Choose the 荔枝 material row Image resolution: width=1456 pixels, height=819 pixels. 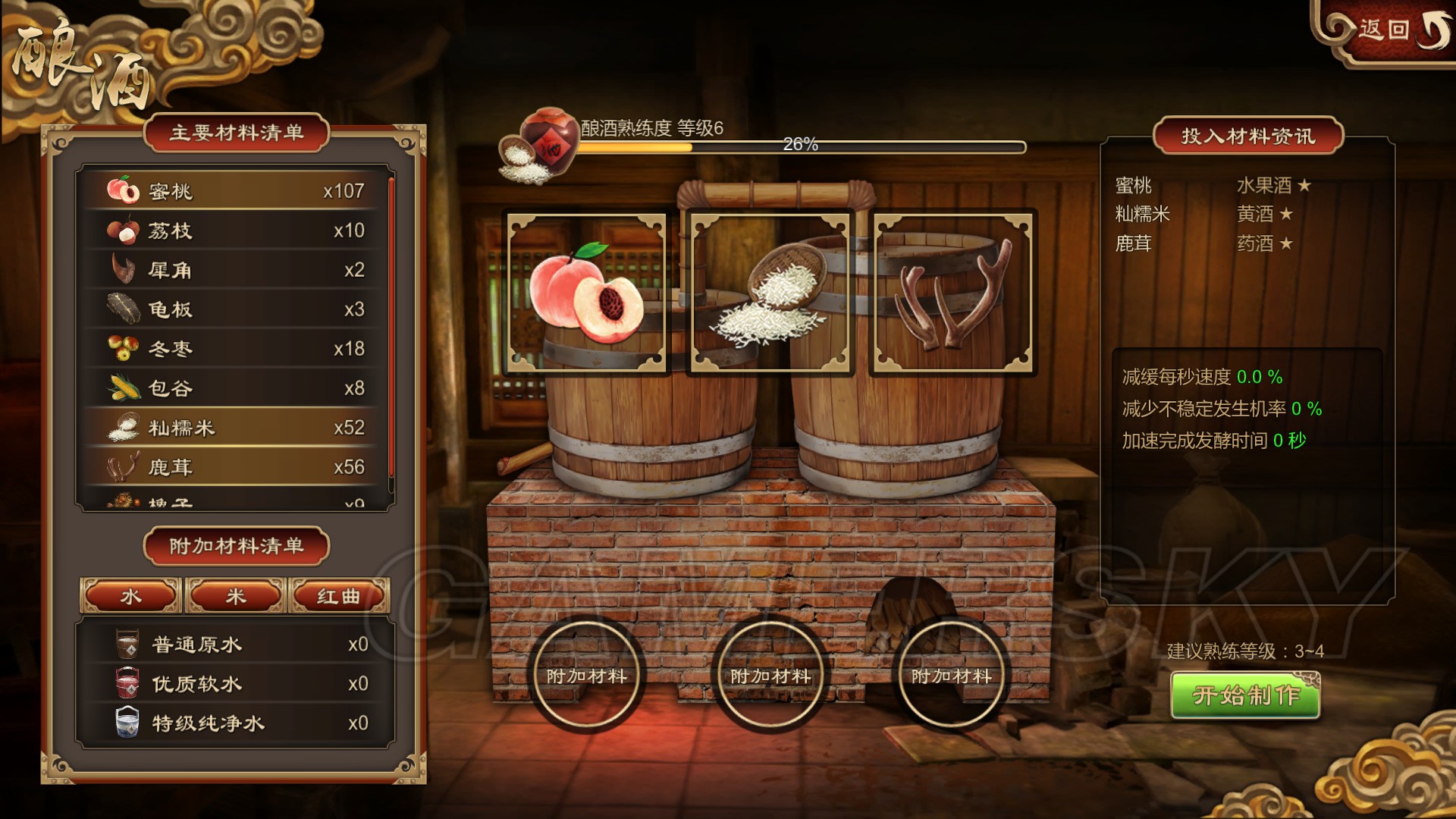point(237,231)
